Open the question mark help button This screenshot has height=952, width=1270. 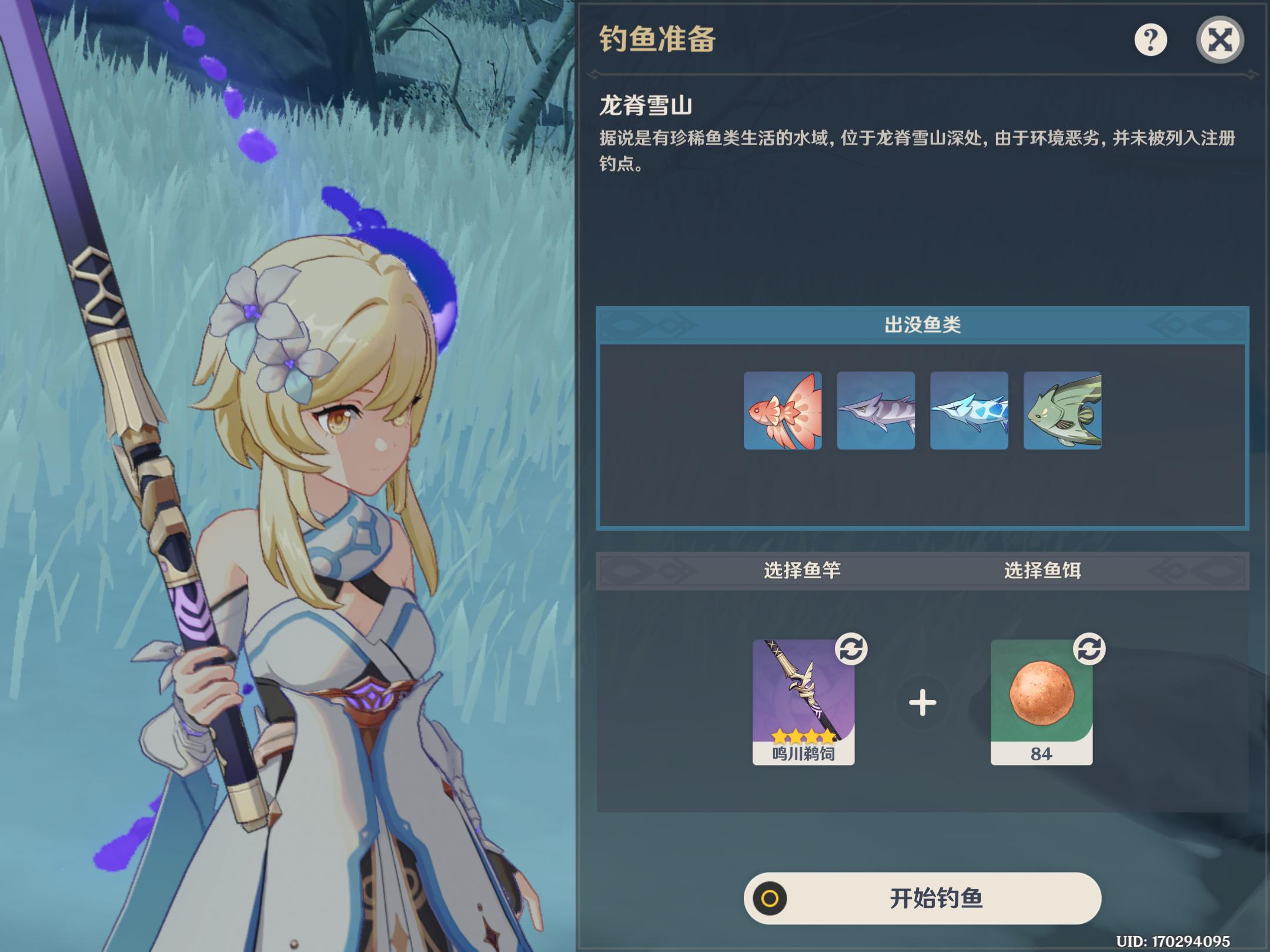coord(1150,40)
